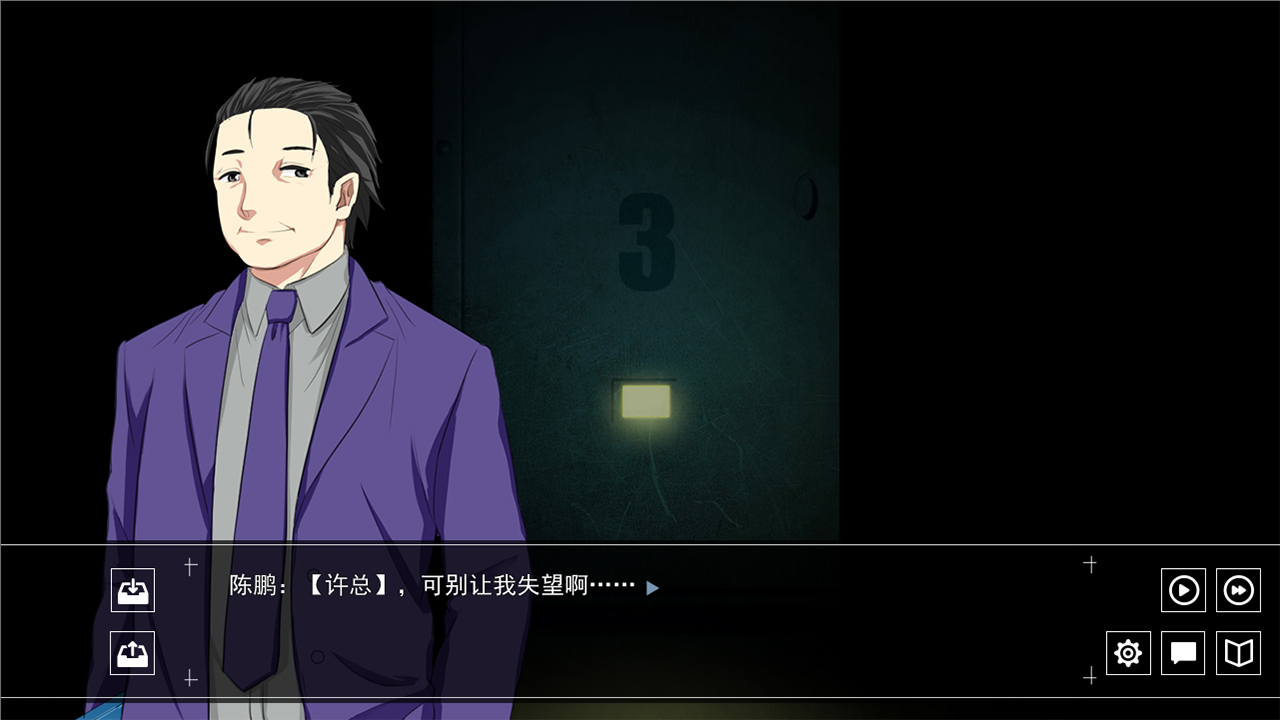The width and height of the screenshot is (1280, 720).
Task: Click the top-right plus marker near the buttons
Action: pos(1090,564)
